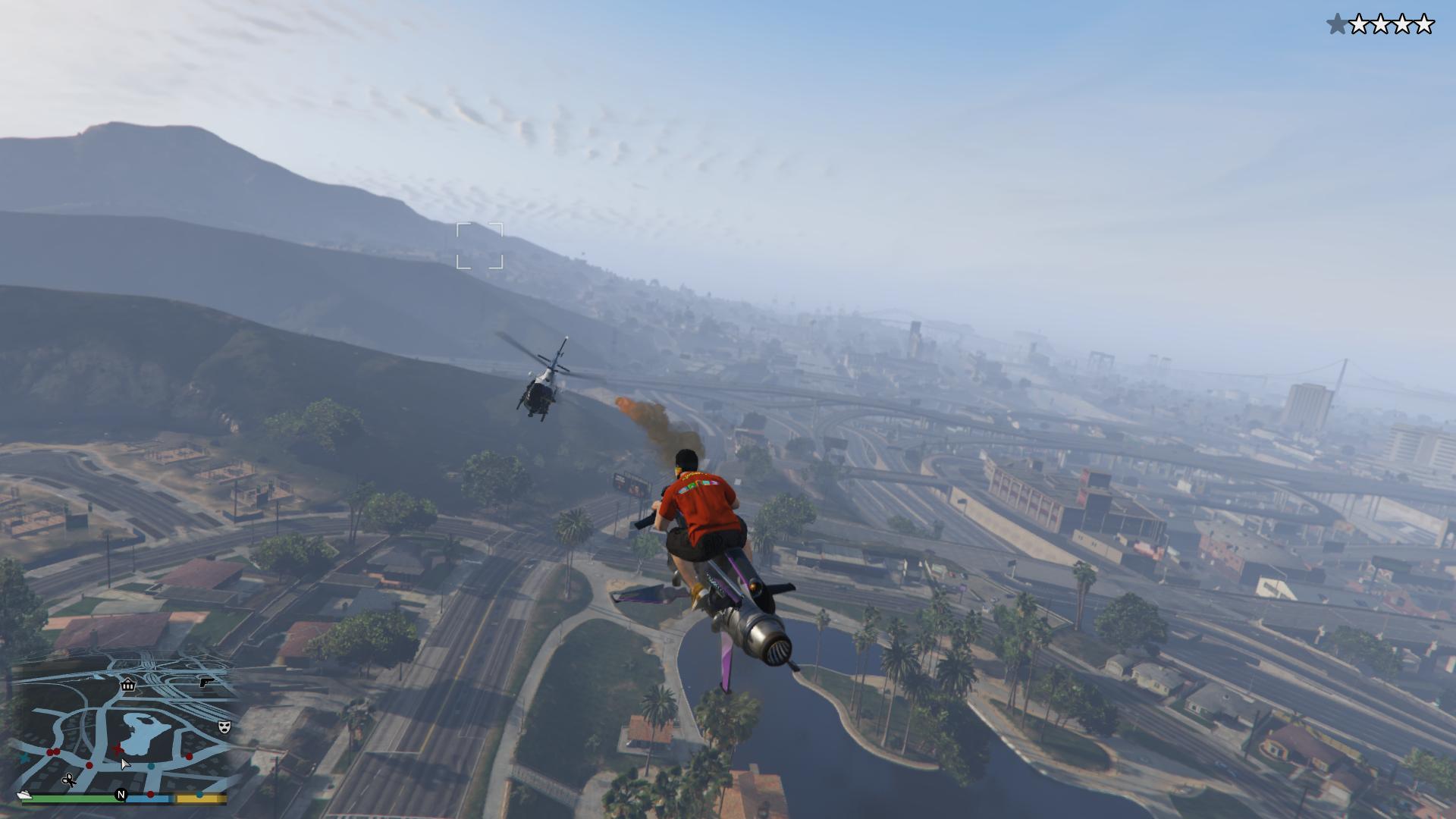This screenshot has height=819, width=1456.
Task: Open the theater mask icon on the minimap
Action: pyautogui.click(x=224, y=726)
